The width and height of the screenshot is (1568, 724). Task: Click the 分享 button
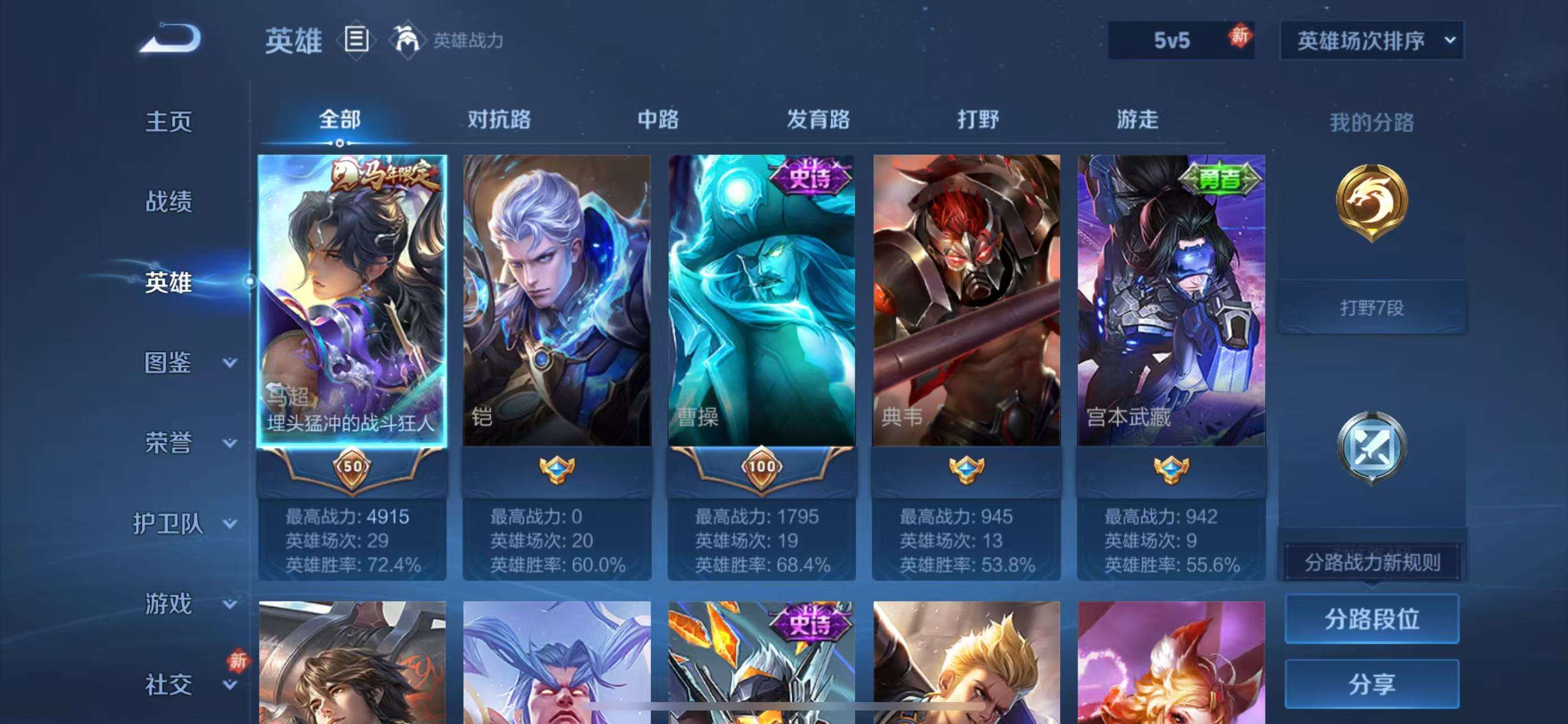[x=1373, y=683]
